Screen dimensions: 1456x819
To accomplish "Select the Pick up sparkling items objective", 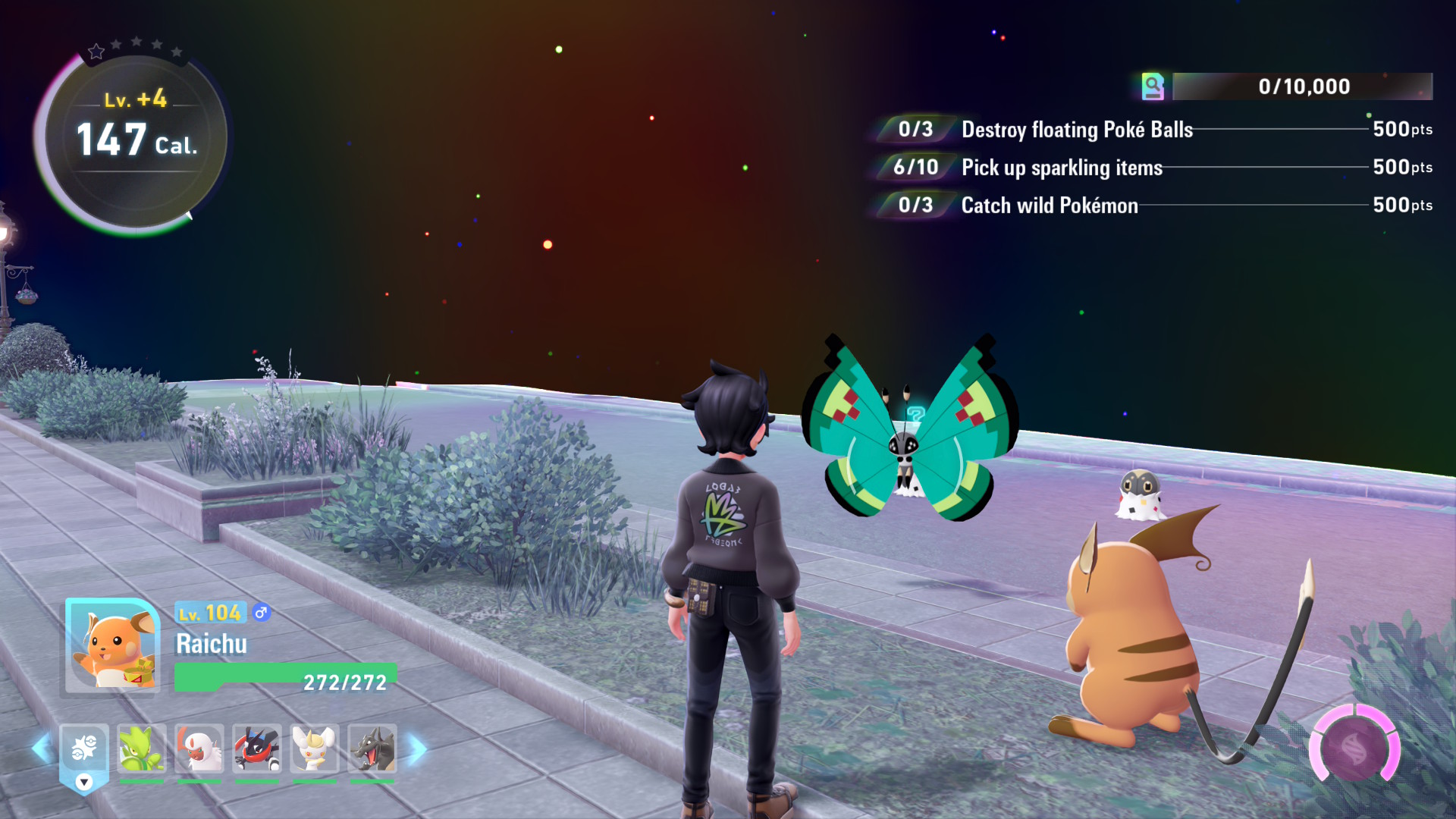I will (1062, 168).
